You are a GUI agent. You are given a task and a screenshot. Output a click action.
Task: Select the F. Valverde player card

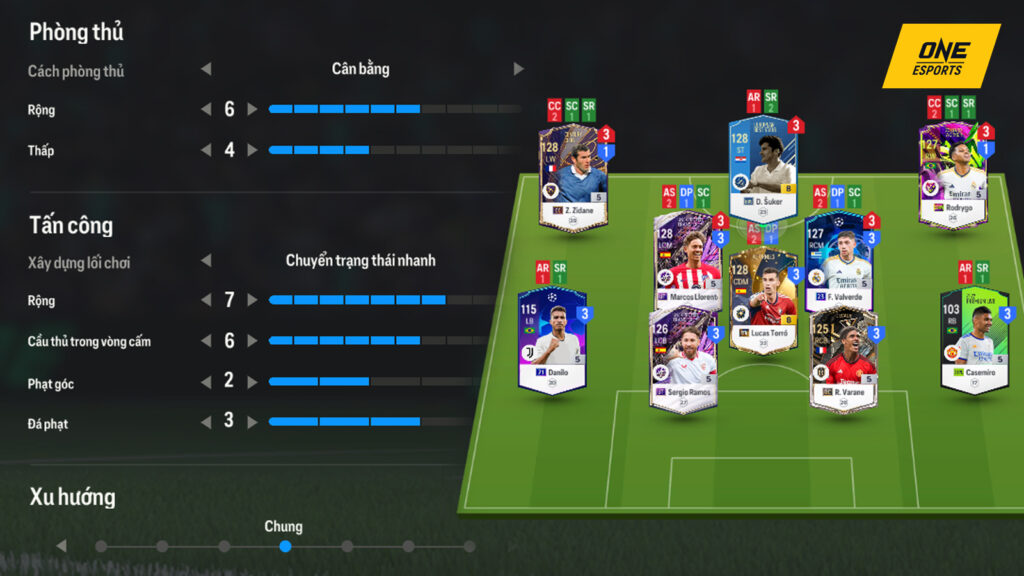point(838,262)
